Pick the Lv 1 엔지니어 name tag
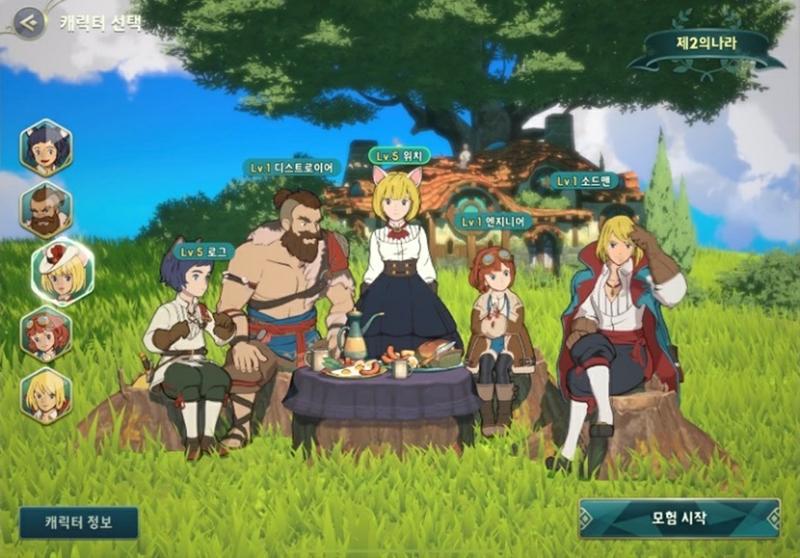This screenshot has width=800, height=558. 493,222
